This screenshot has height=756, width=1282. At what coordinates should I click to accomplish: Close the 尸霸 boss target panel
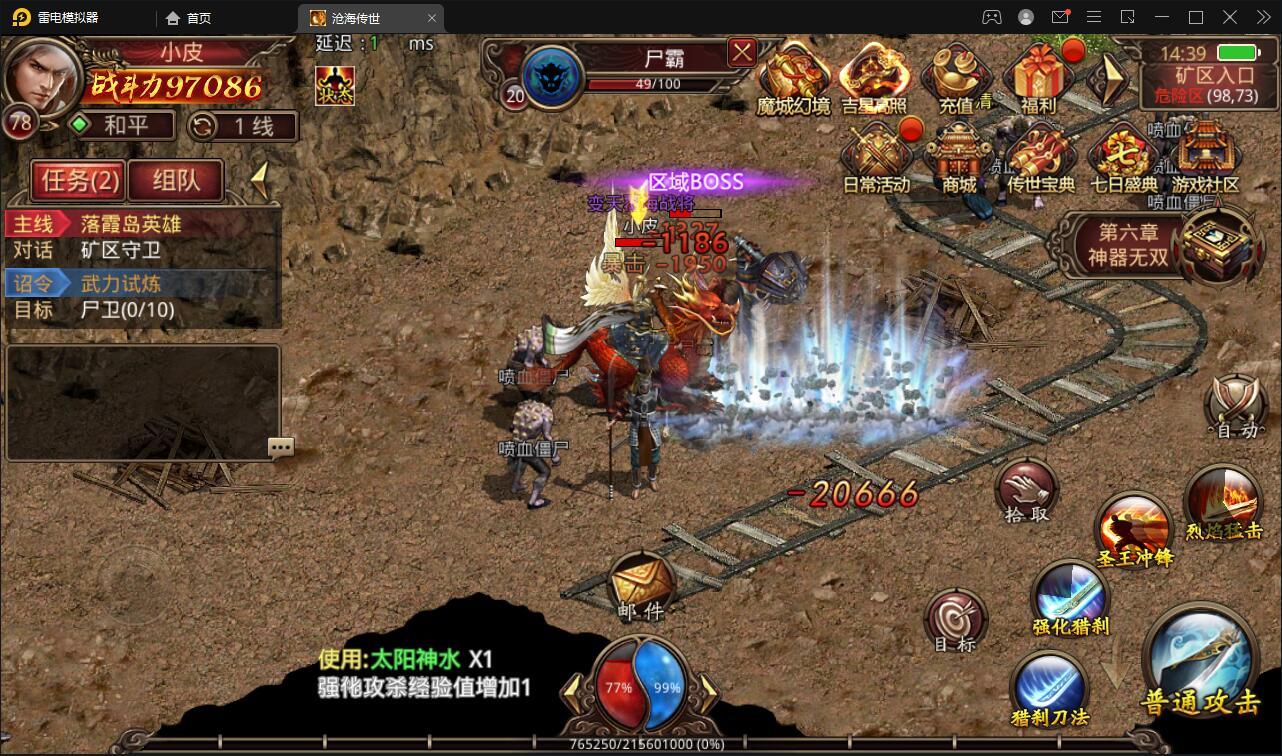741,52
